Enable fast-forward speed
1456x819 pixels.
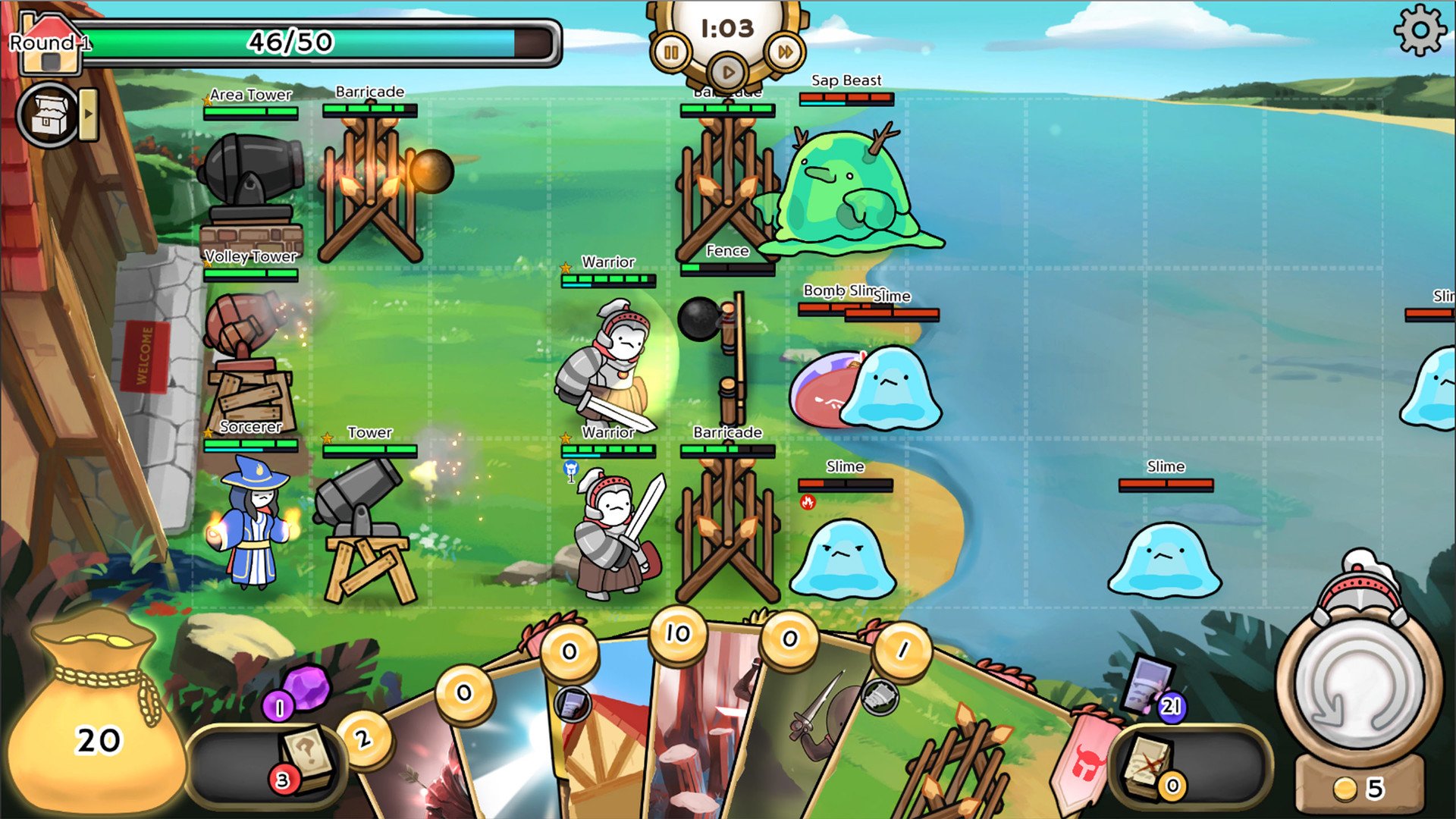pyautogui.click(x=785, y=52)
